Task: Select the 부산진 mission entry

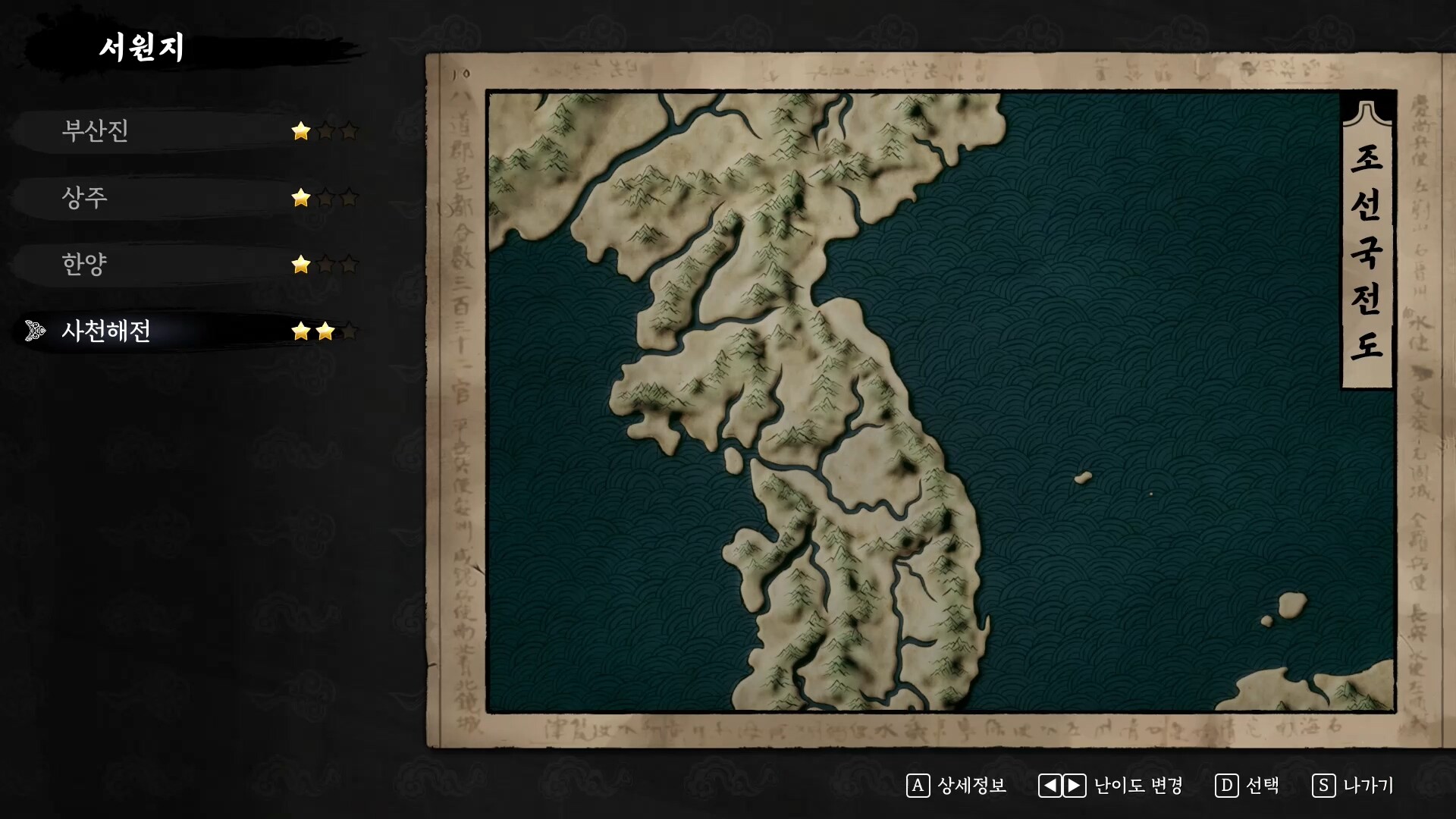Action: [94, 131]
